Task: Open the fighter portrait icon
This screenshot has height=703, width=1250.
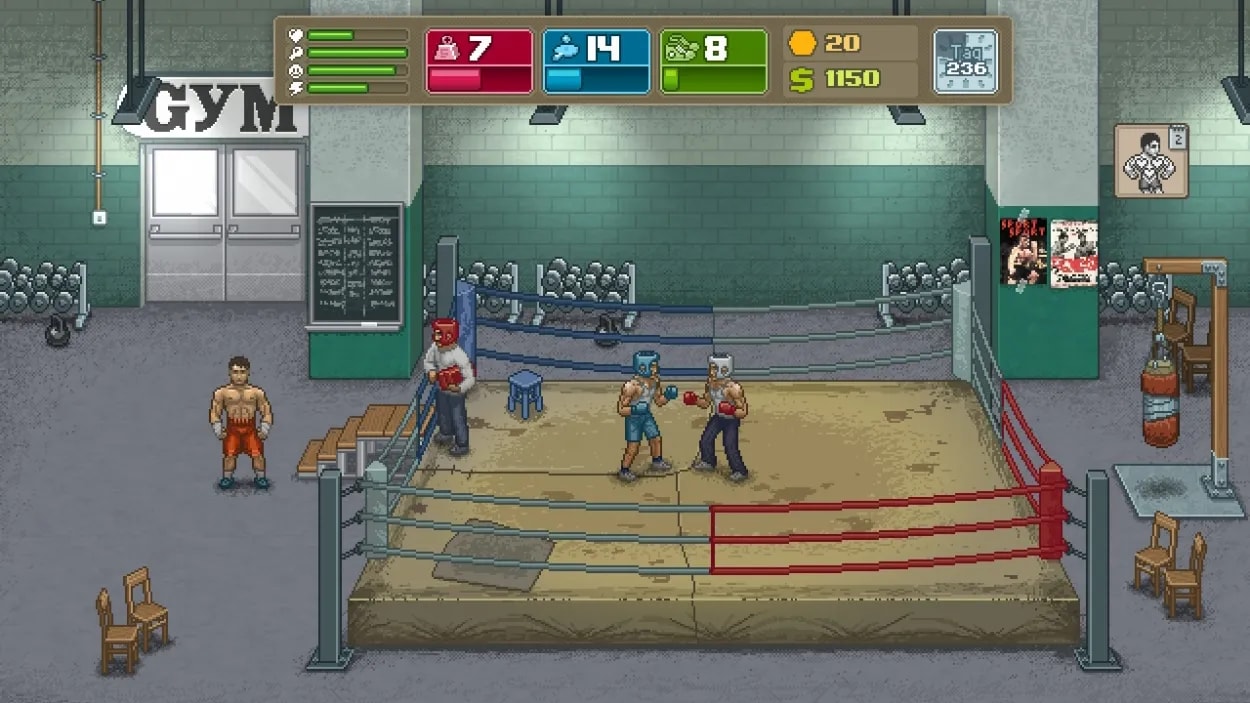Action: coord(1150,161)
